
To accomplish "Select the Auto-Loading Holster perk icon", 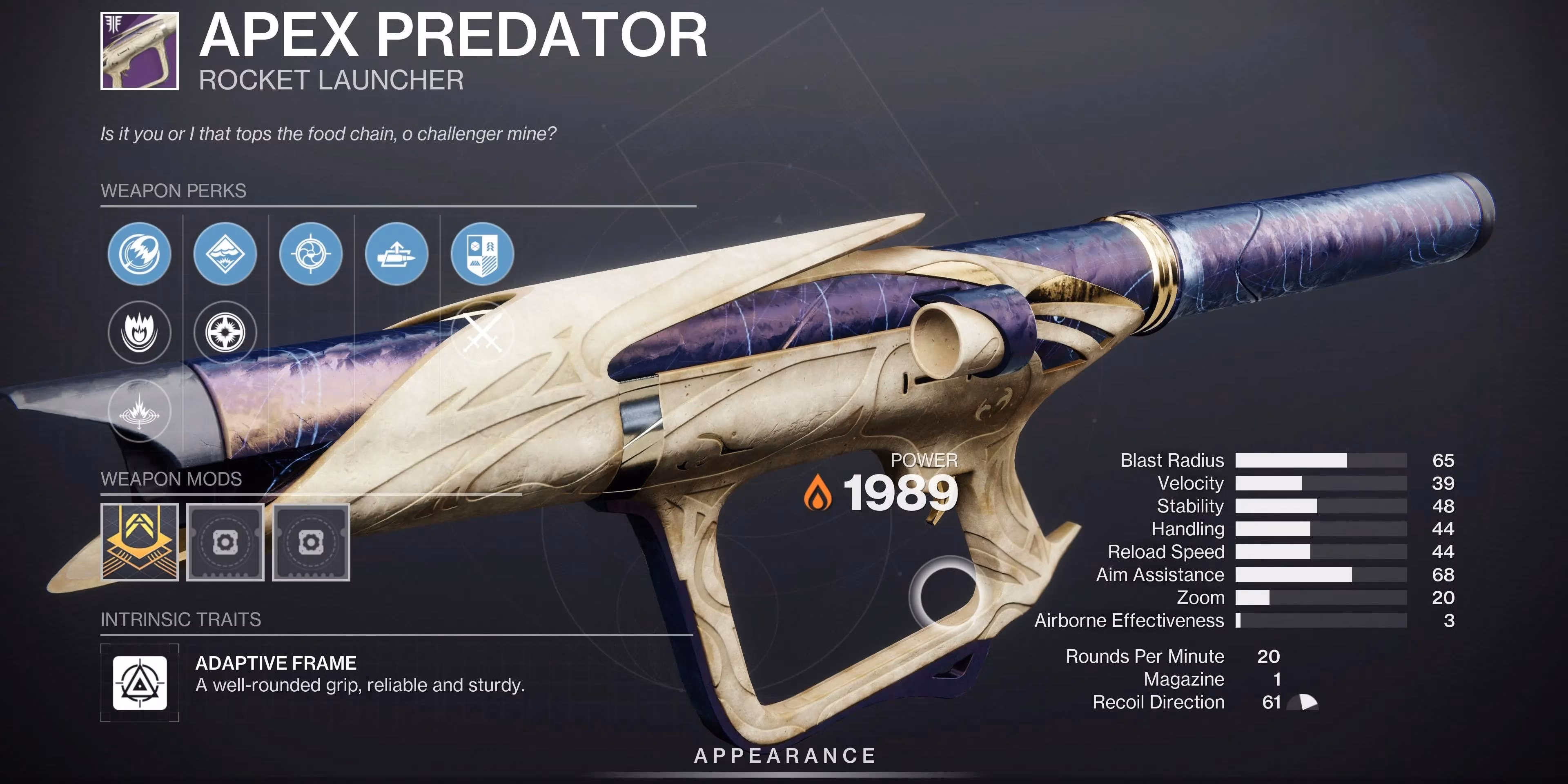I will pyautogui.click(x=396, y=254).
